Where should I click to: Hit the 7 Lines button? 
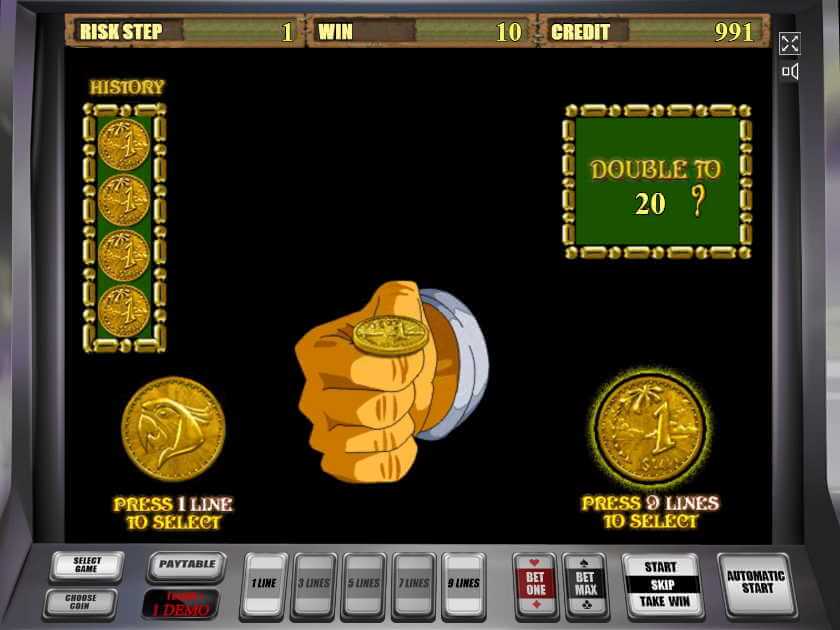click(414, 584)
